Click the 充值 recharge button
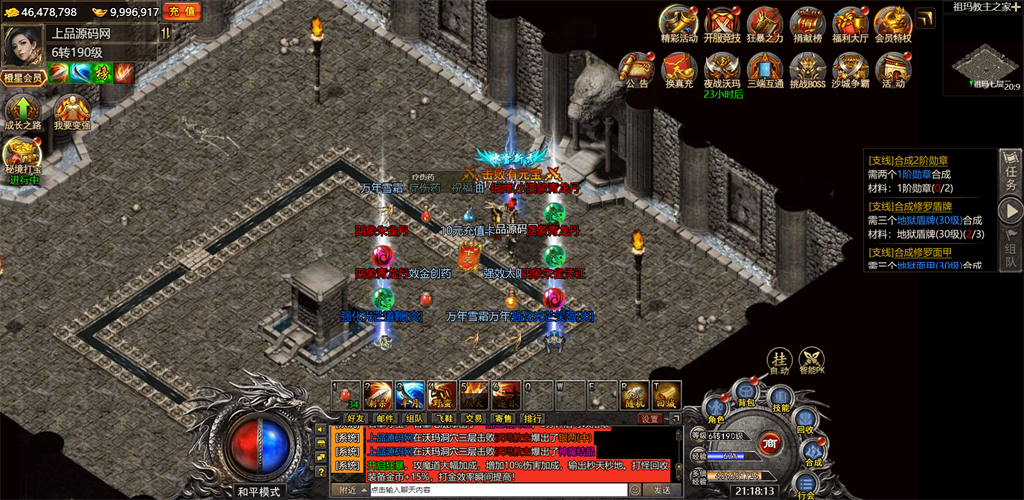The height and width of the screenshot is (500, 1024). pos(181,12)
